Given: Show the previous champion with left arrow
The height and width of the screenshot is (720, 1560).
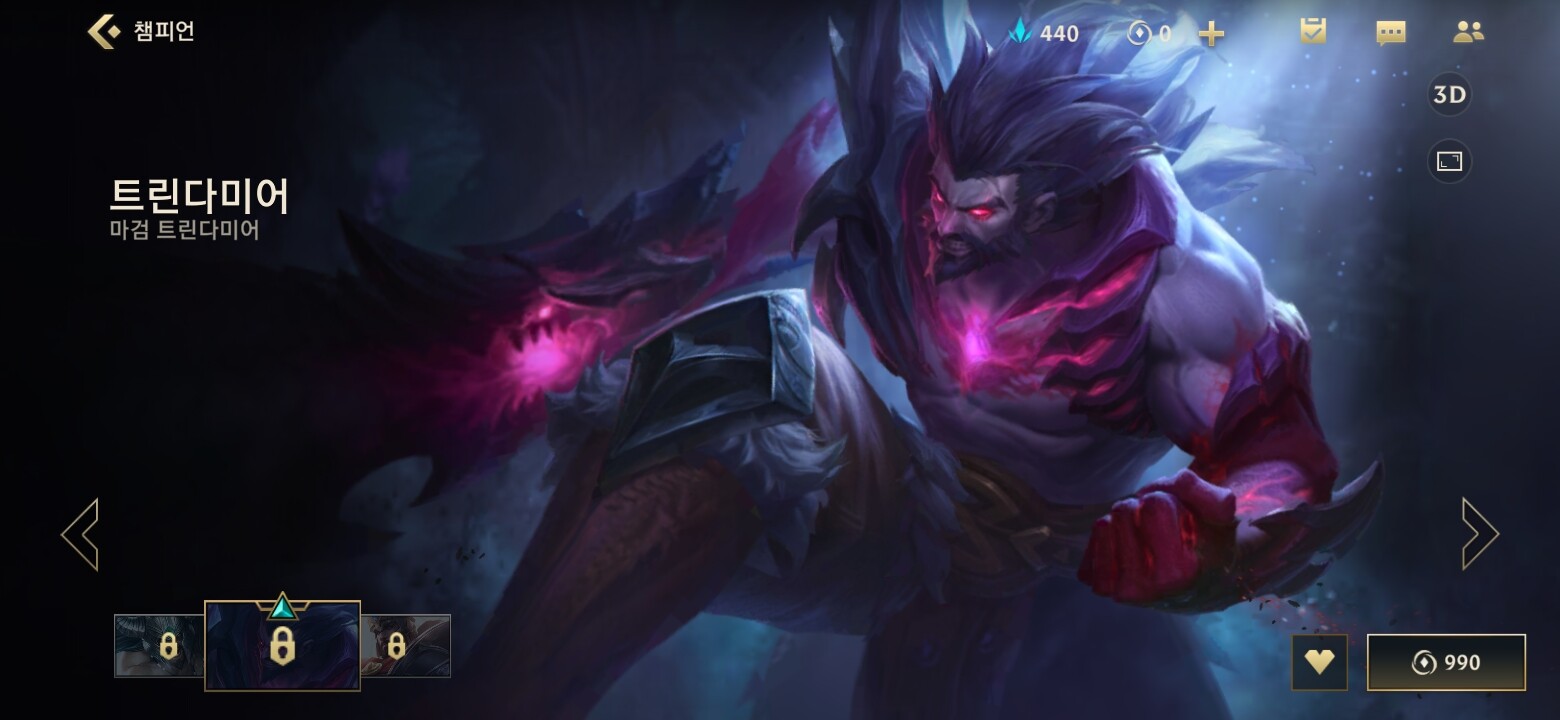Looking at the screenshot, I should [x=80, y=534].
